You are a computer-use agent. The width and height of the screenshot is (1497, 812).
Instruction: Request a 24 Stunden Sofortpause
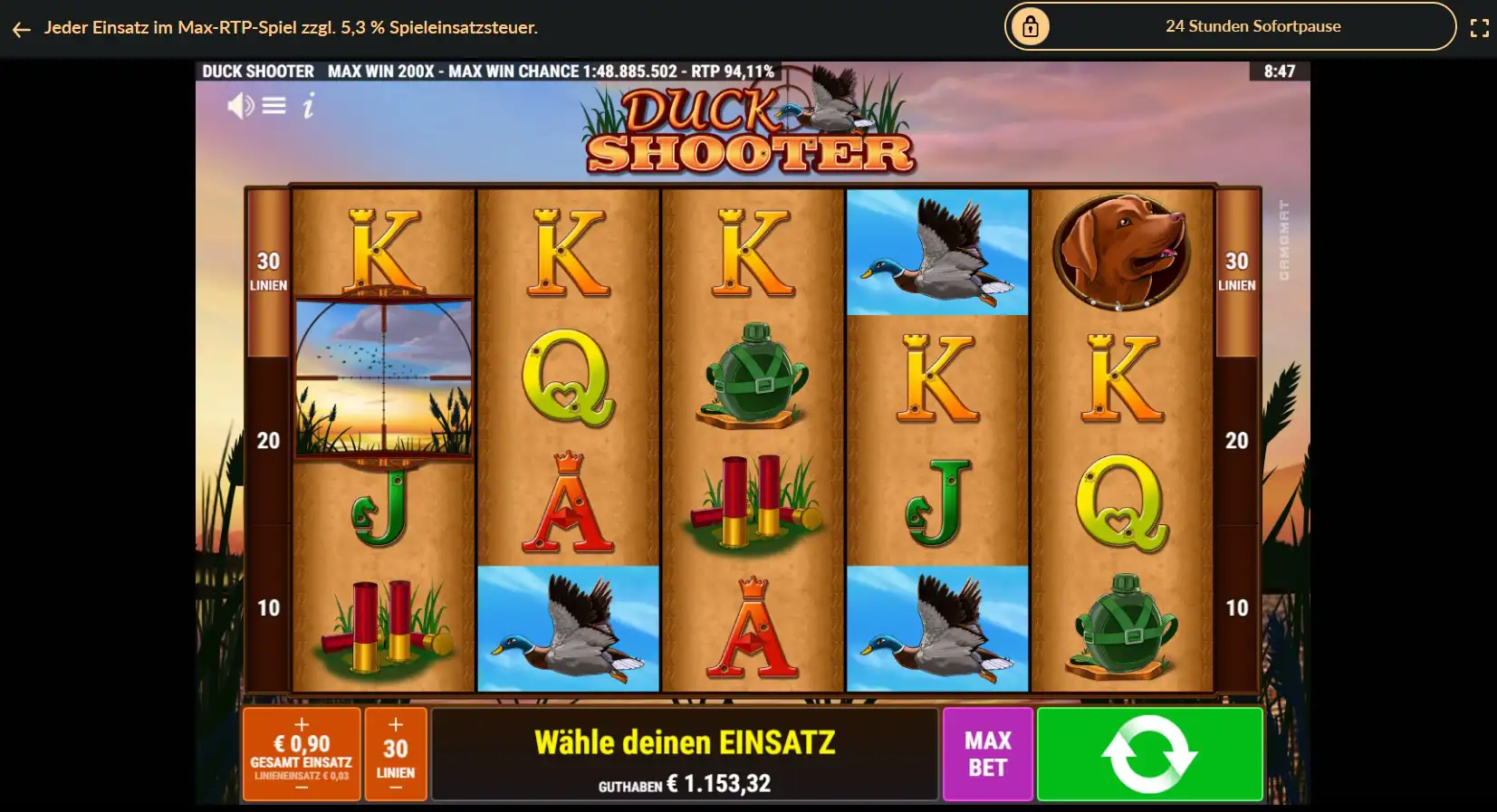[x=1252, y=26]
